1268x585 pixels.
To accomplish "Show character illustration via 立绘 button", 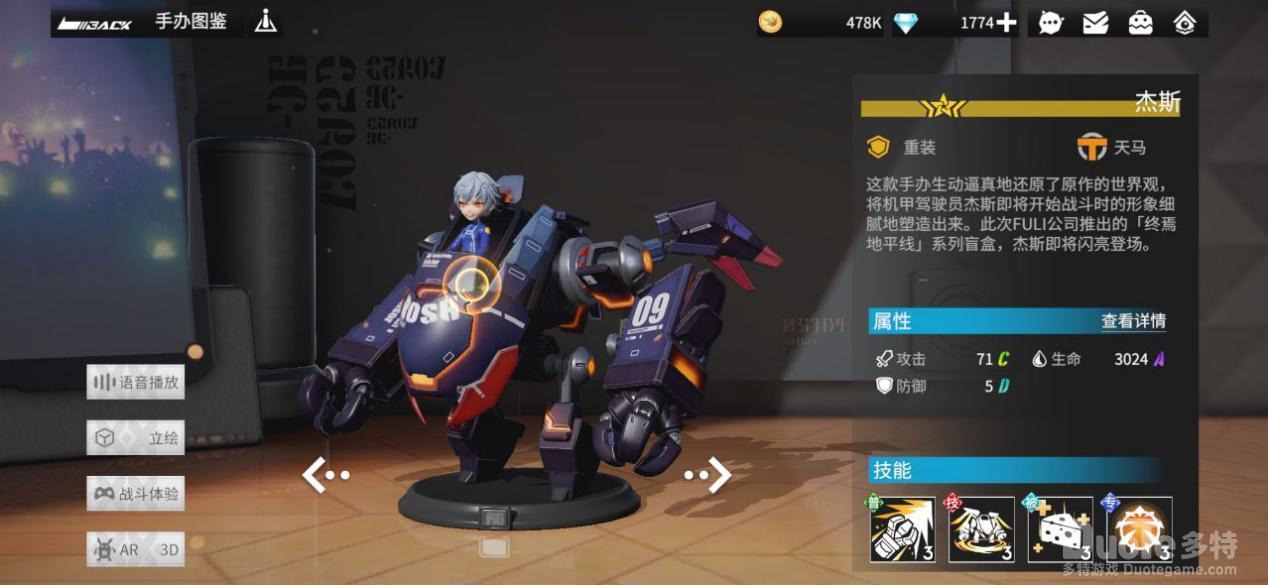I will (x=136, y=438).
